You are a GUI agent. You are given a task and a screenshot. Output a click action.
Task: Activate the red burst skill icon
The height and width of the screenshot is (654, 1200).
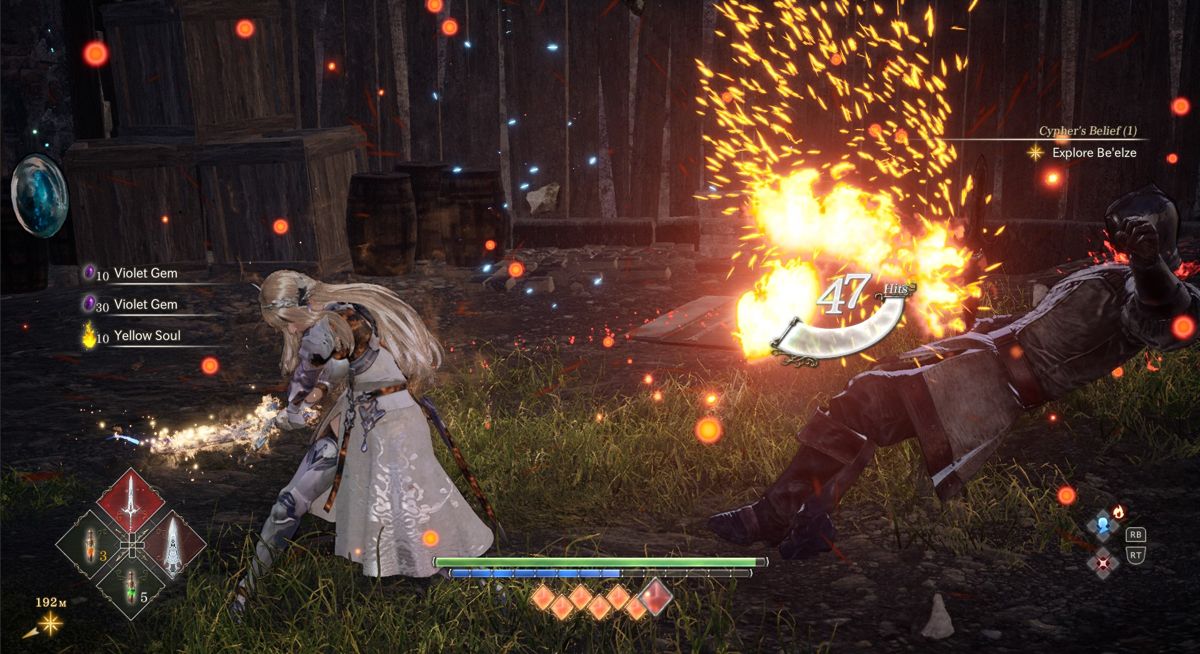click(1102, 561)
